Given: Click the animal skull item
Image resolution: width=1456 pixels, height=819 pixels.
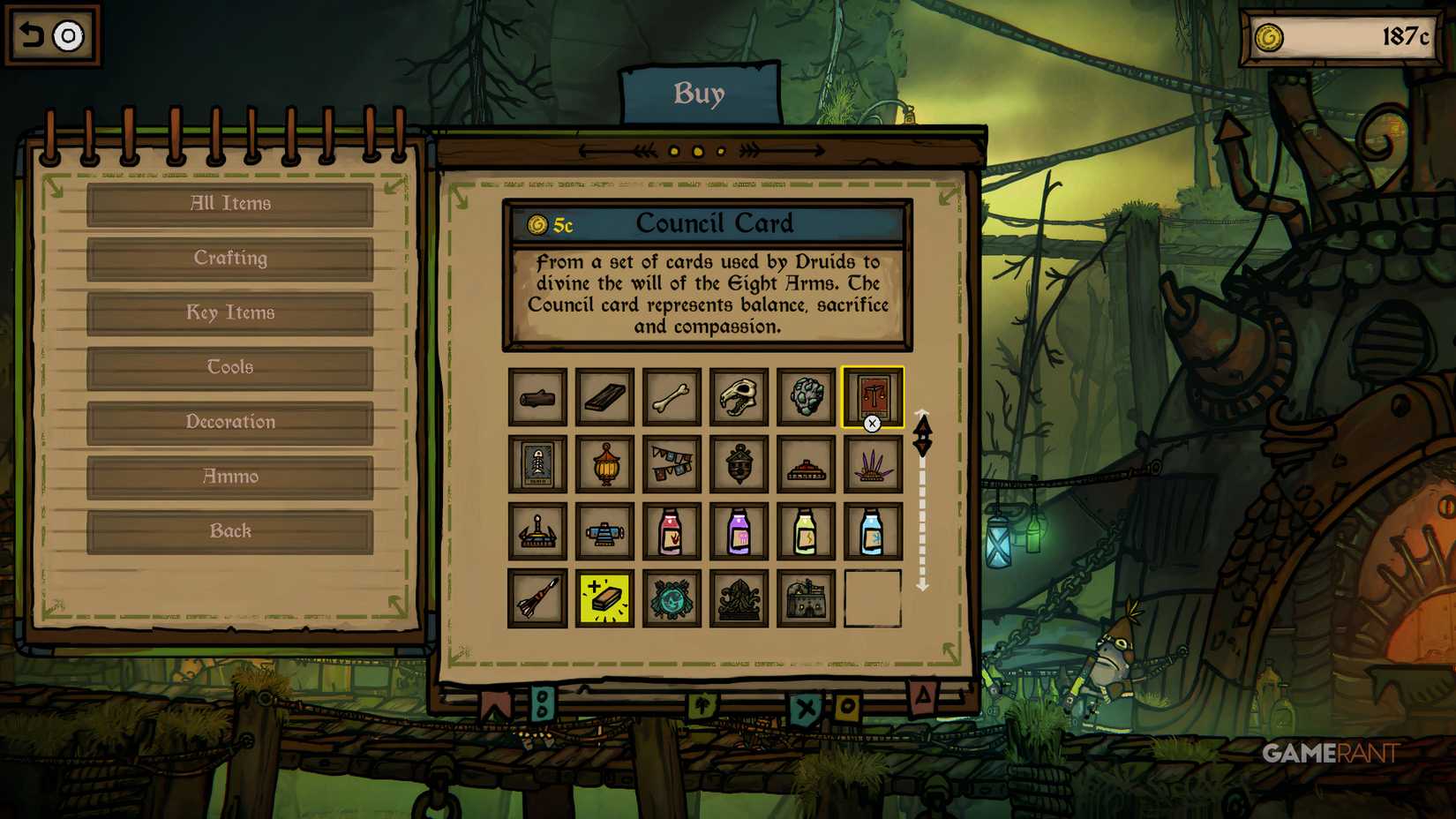Looking at the screenshot, I should coord(739,397).
